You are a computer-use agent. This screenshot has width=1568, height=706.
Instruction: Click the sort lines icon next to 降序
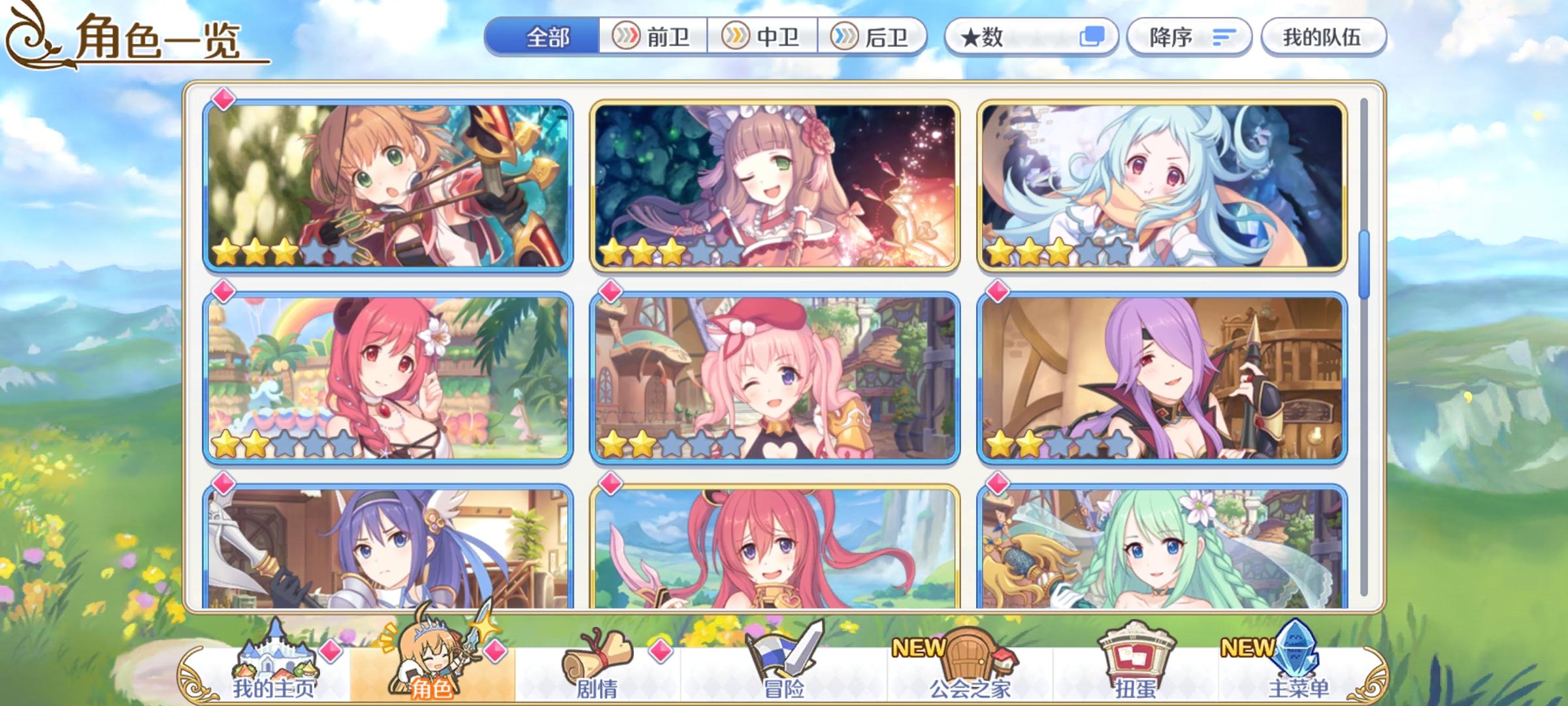(1220, 37)
